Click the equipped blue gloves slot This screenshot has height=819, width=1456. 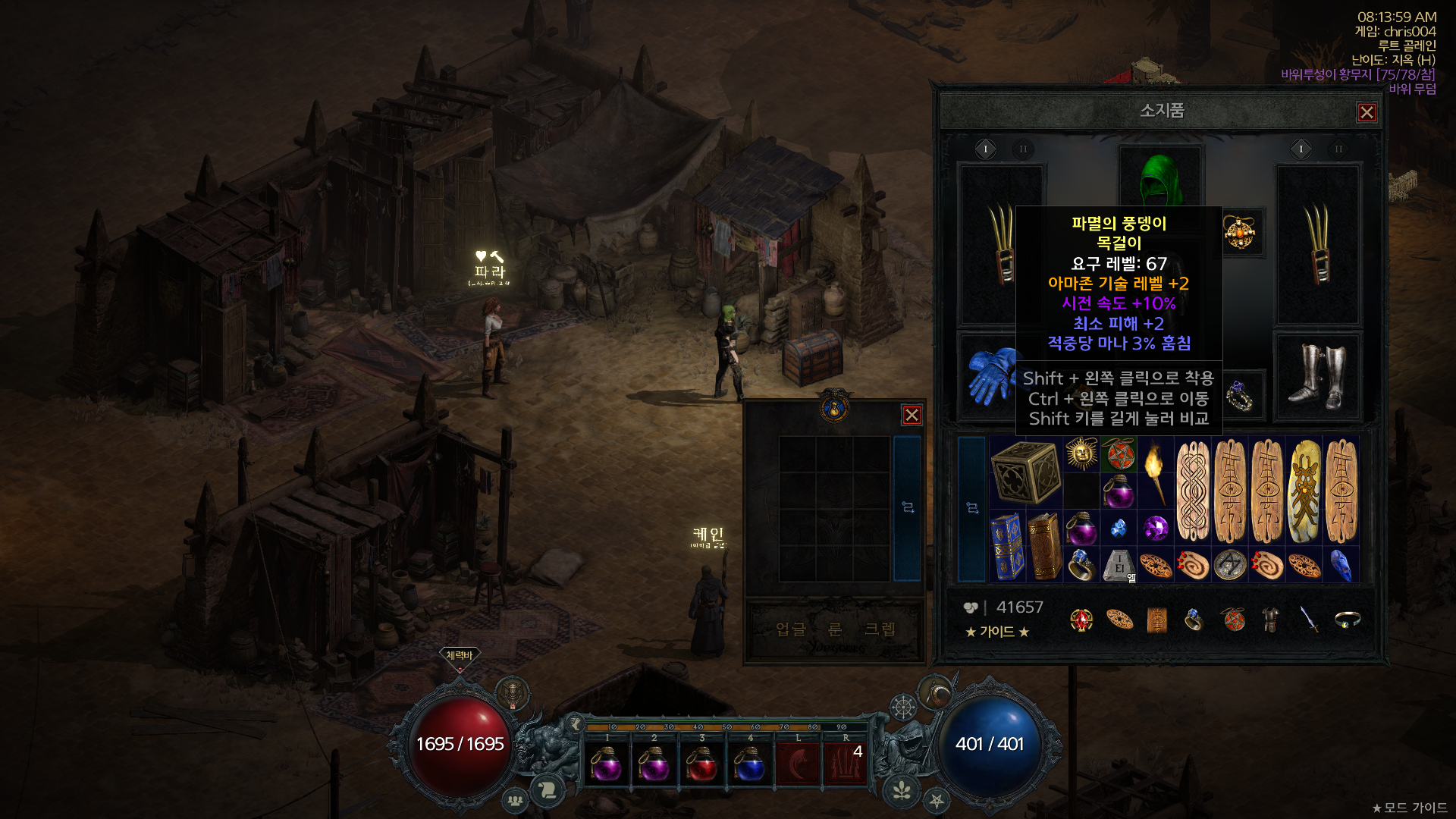click(x=990, y=376)
